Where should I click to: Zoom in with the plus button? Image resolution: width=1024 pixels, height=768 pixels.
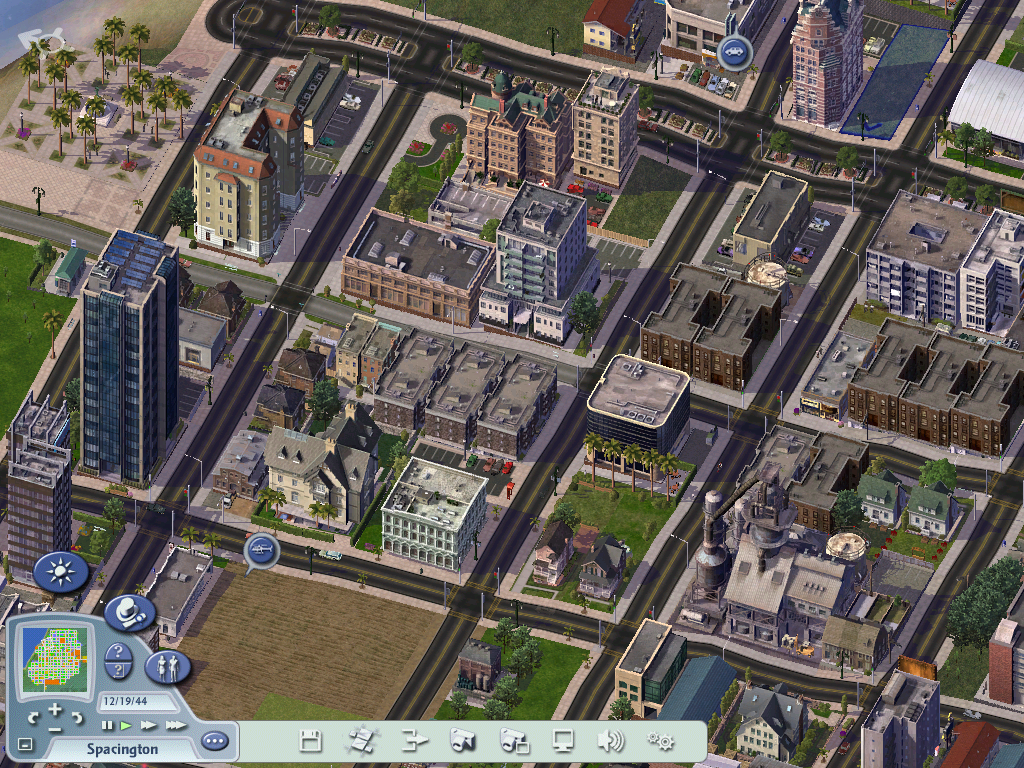[56, 709]
